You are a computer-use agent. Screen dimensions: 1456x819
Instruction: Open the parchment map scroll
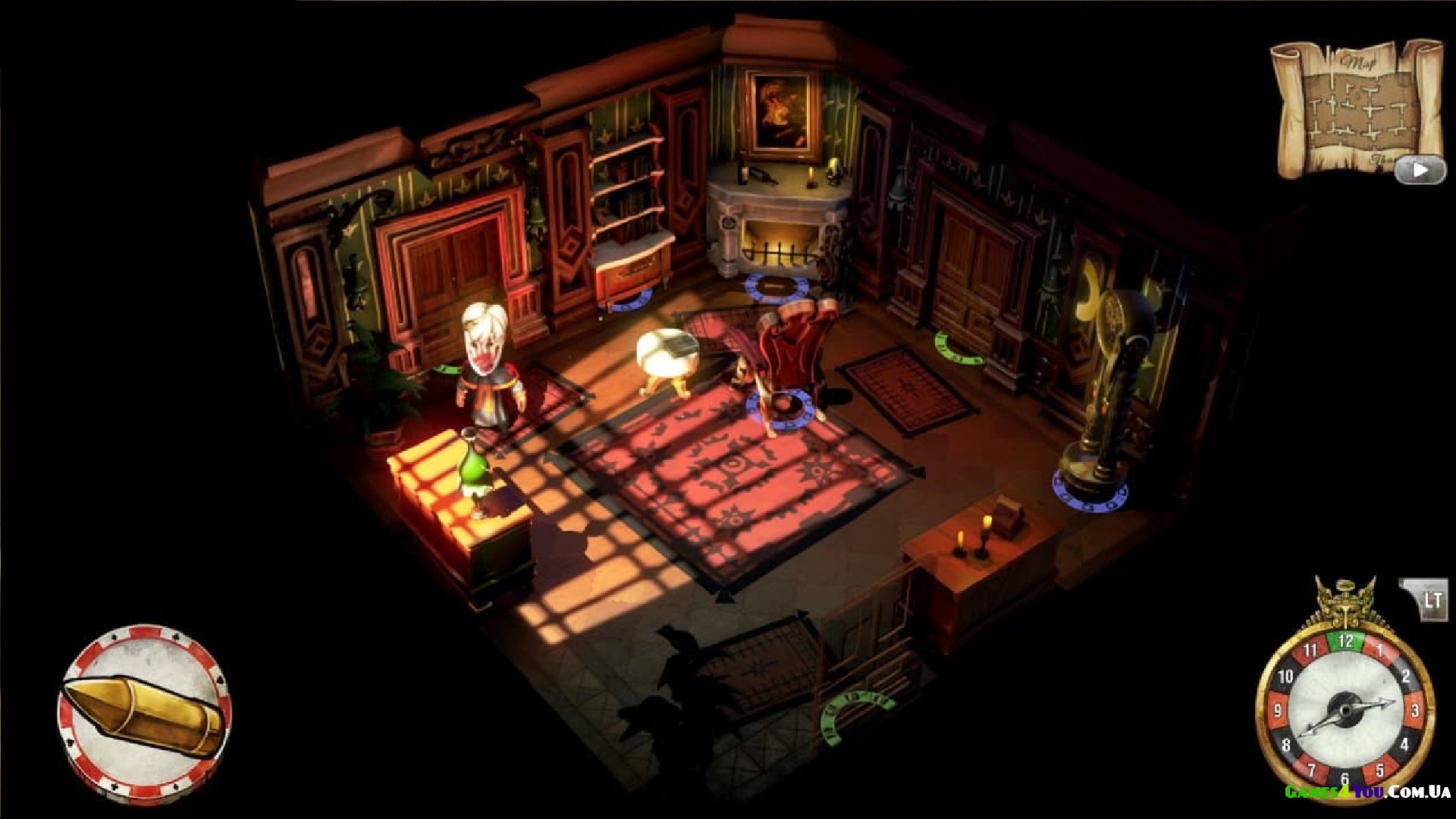click(x=1350, y=106)
